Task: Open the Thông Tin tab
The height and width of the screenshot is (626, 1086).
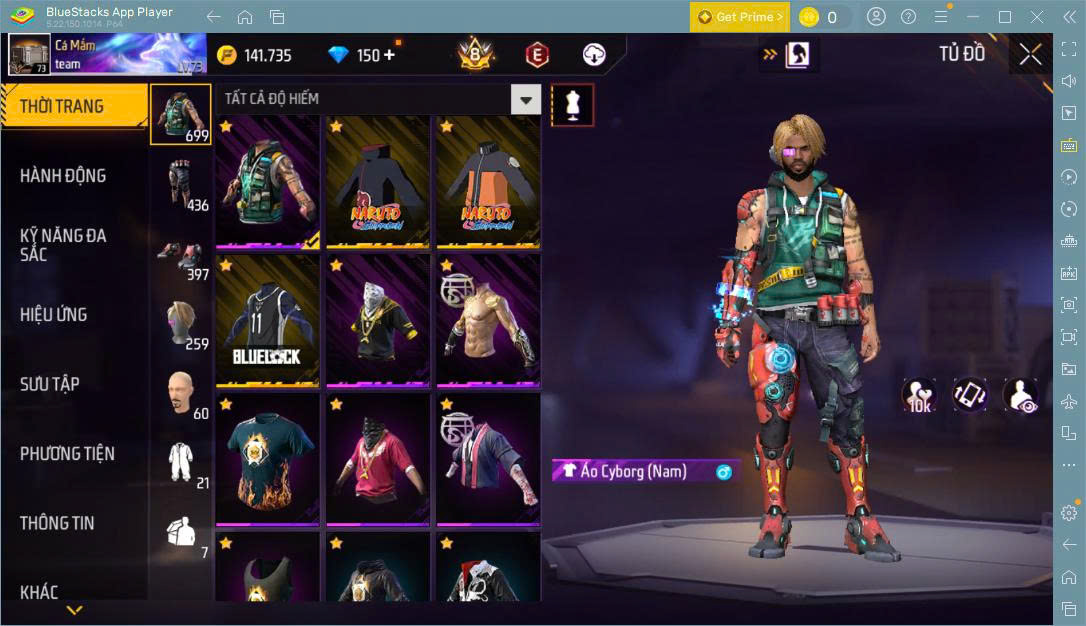Action: tap(57, 523)
